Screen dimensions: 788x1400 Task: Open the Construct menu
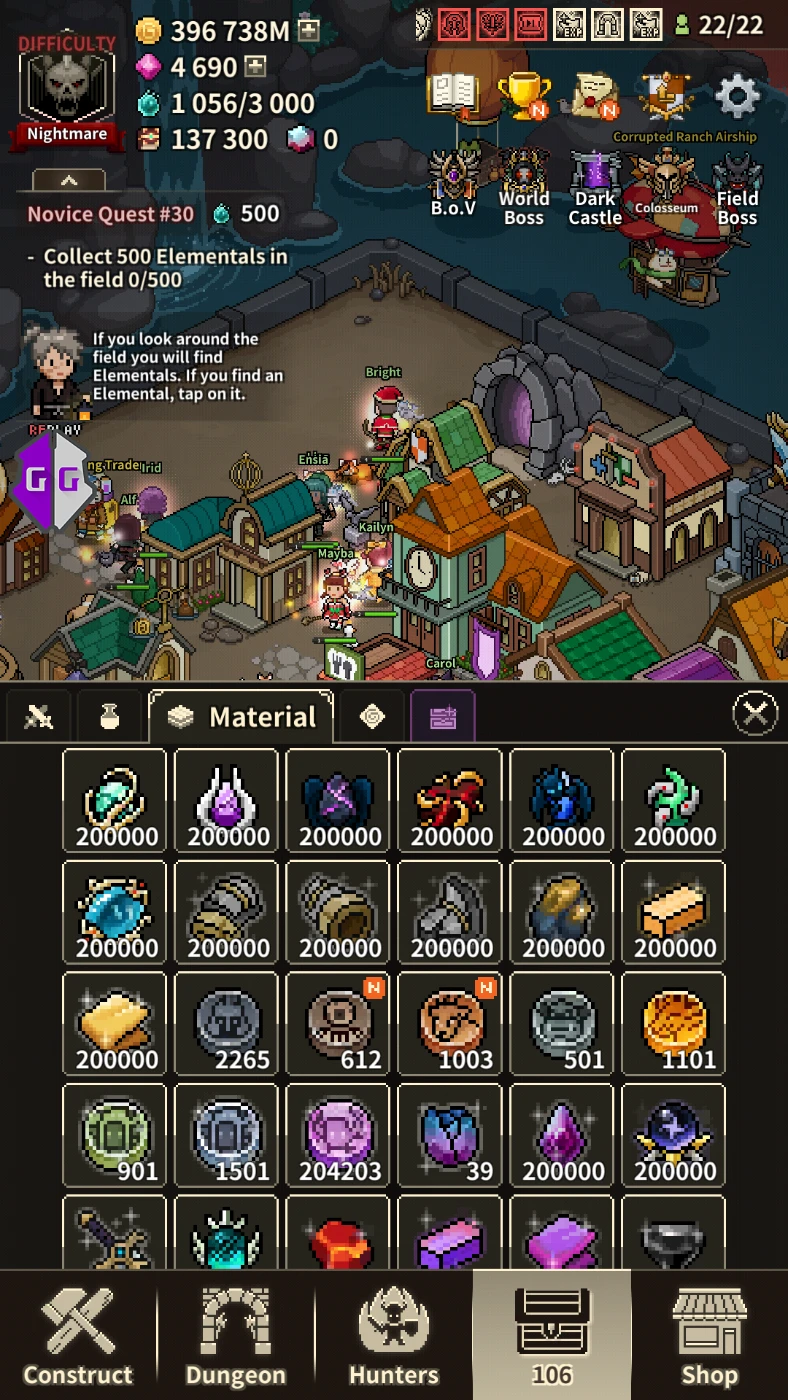[78, 1335]
